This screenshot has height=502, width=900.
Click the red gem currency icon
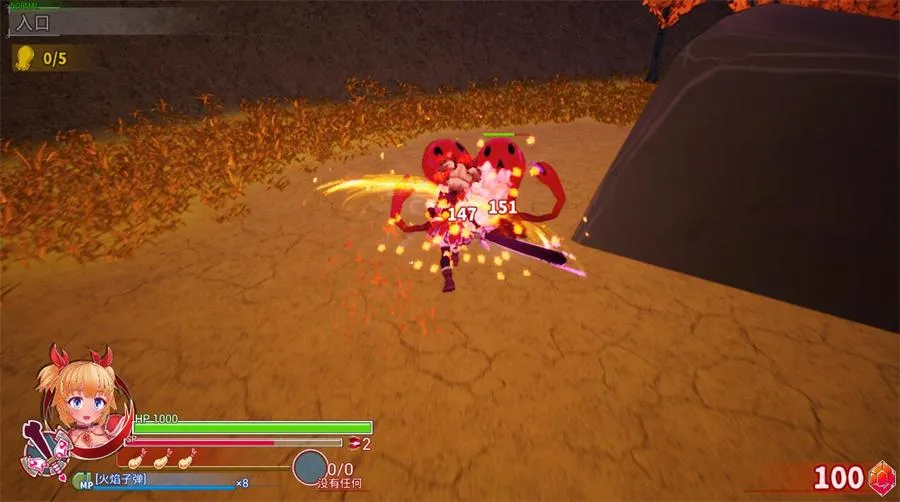click(x=880, y=477)
